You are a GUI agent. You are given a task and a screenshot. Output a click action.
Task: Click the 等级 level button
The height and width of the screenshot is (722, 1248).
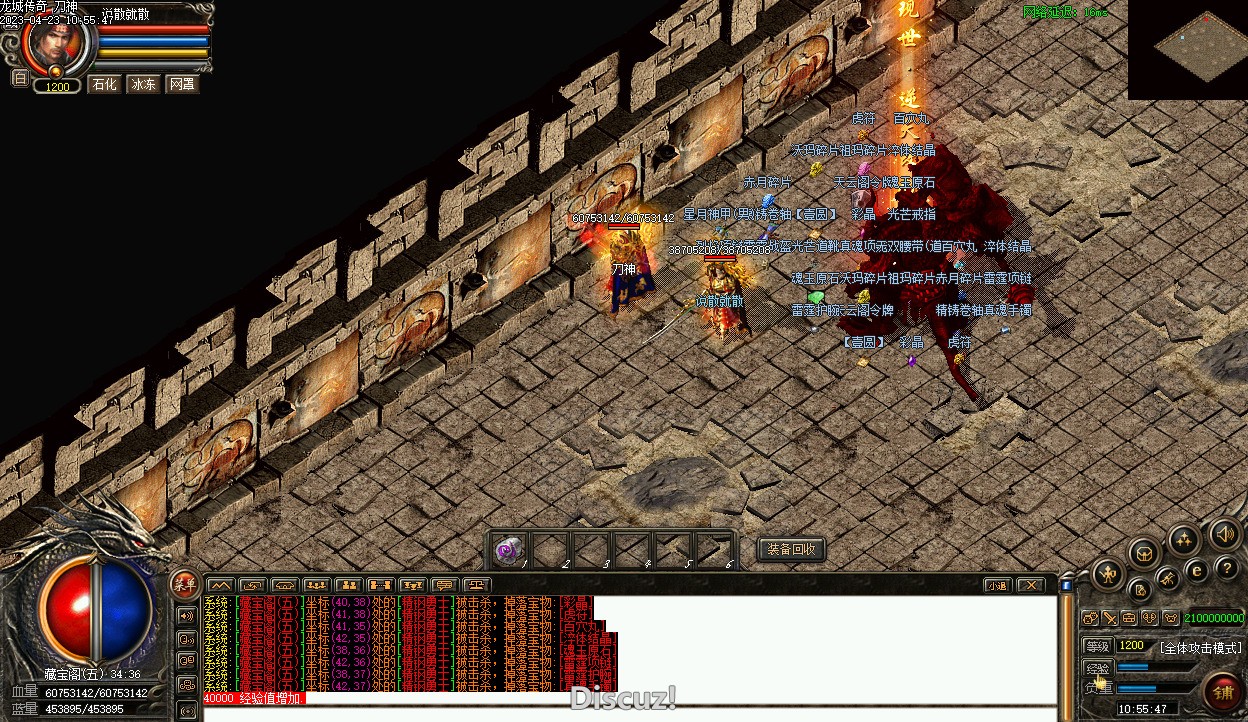click(1098, 646)
